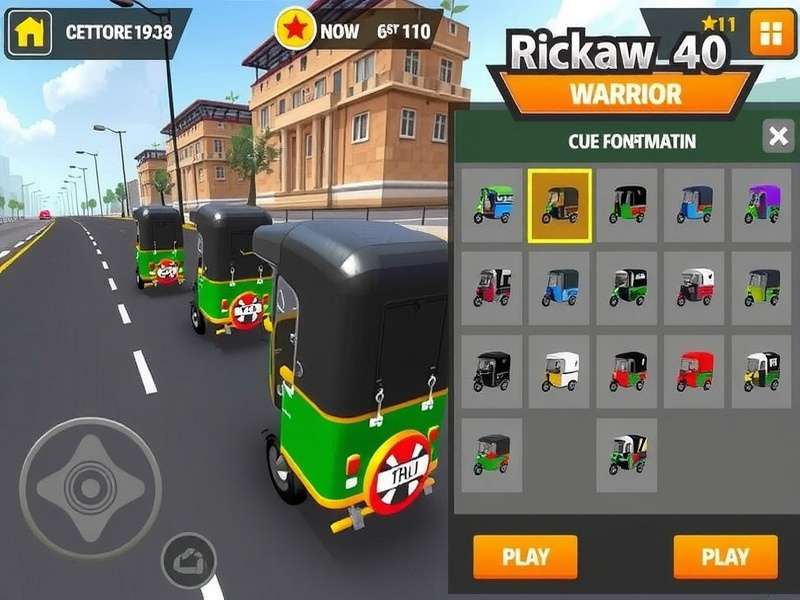Select the lime-yellow rickshaw with dark roof
The width and height of the screenshot is (800, 600).
coord(762,288)
